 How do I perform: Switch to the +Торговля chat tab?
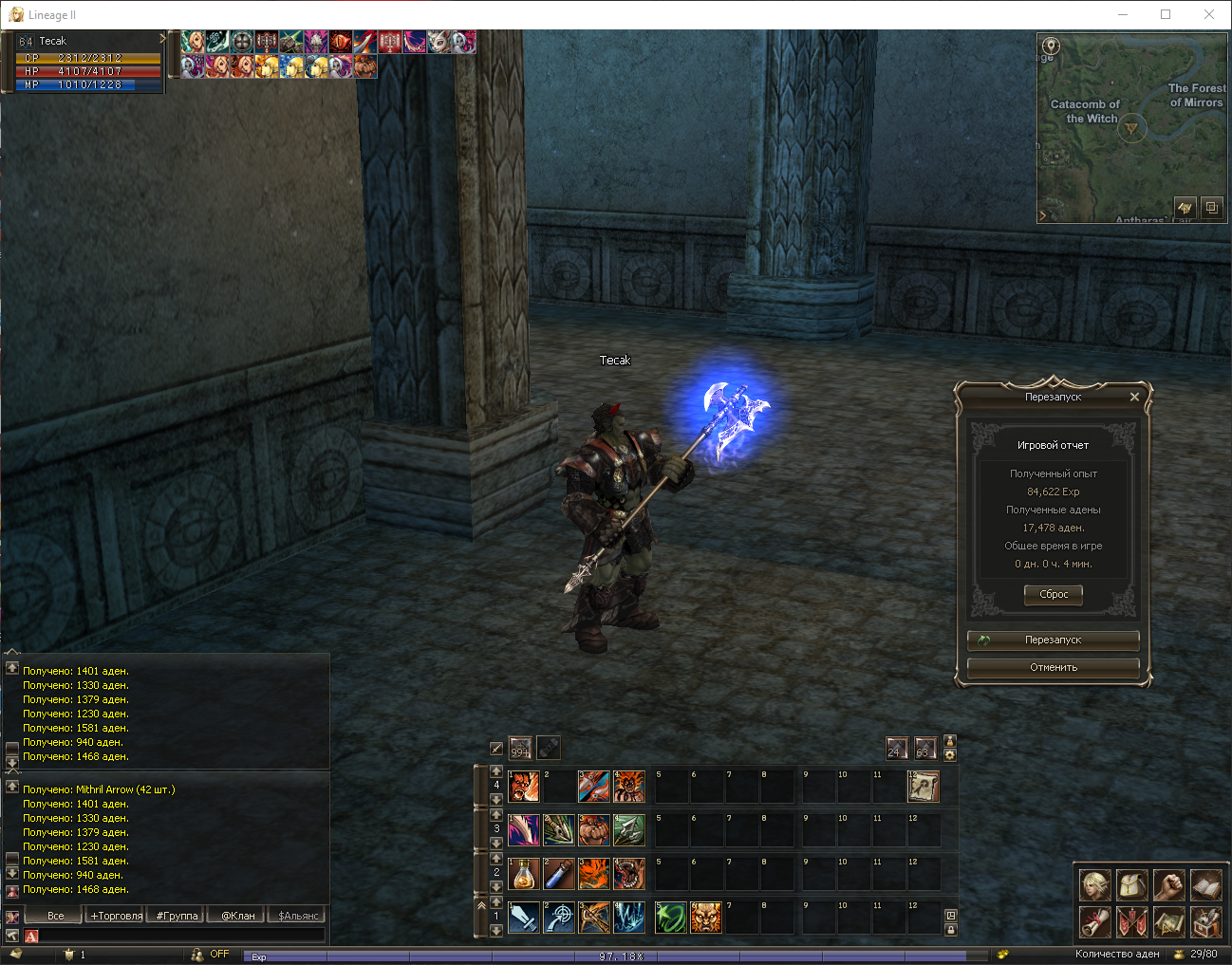pyautogui.click(x=116, y=916)
